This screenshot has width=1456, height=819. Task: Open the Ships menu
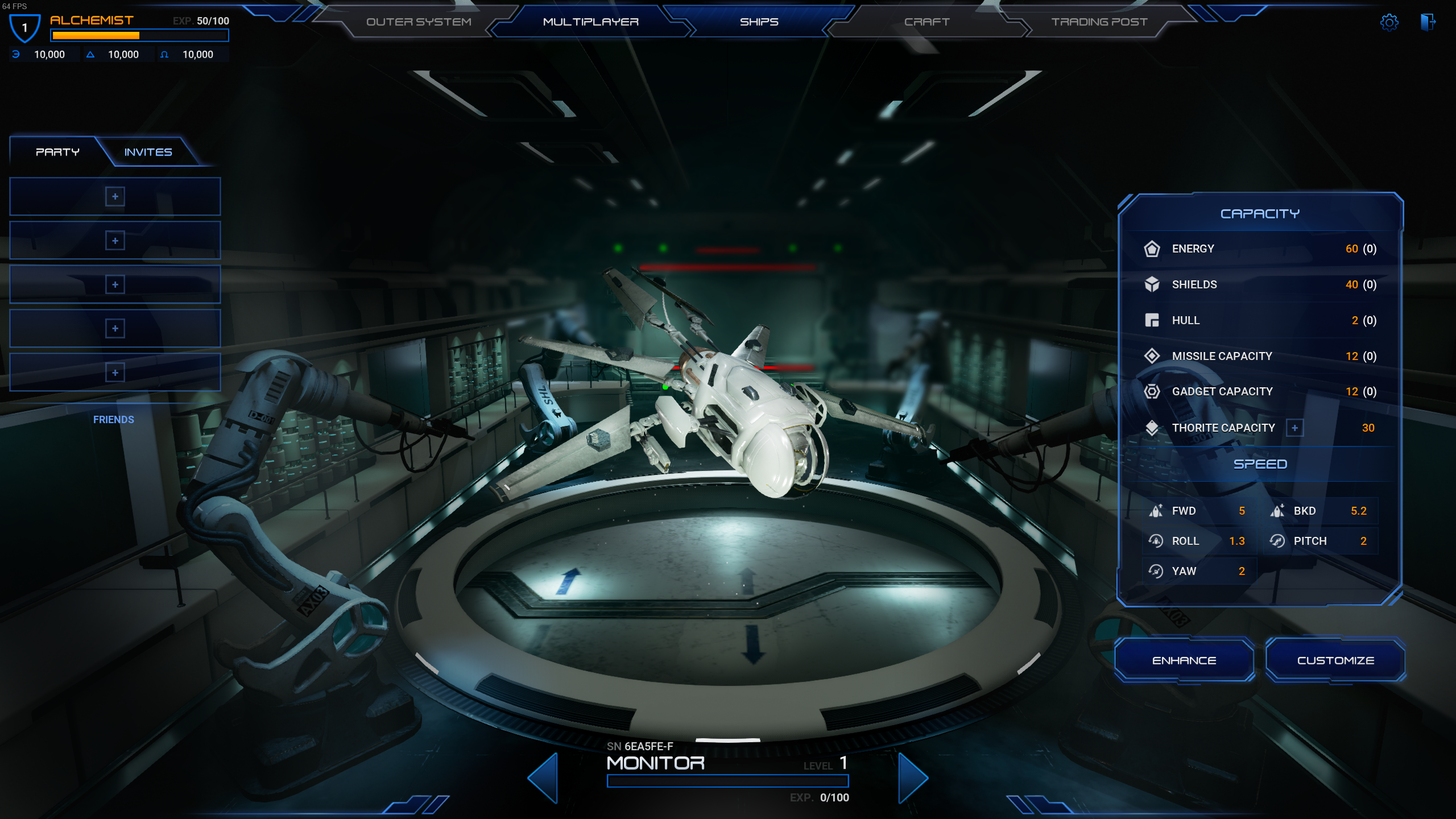tap(759, 22)
